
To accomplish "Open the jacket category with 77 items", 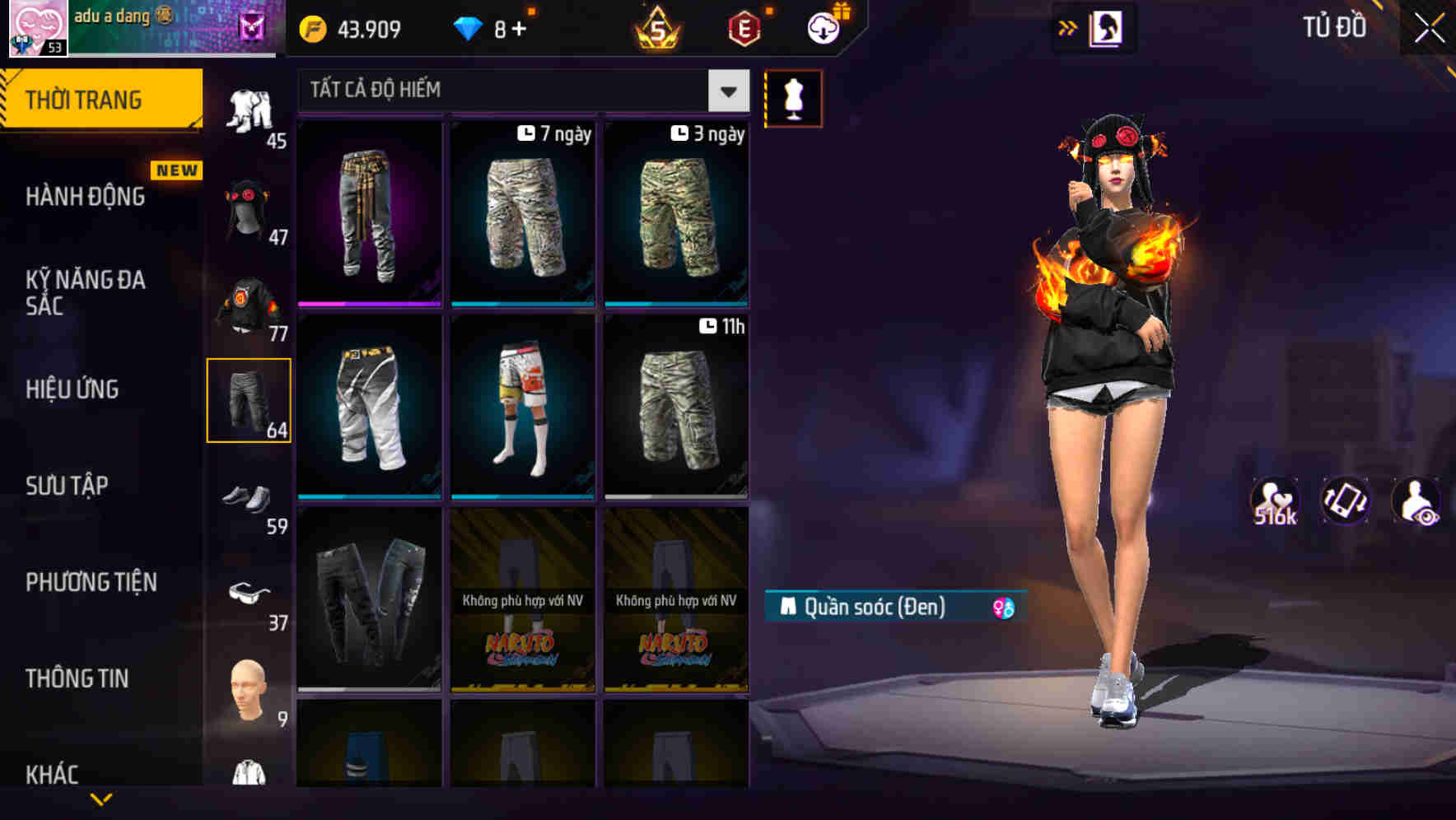I will coord(250,306).
